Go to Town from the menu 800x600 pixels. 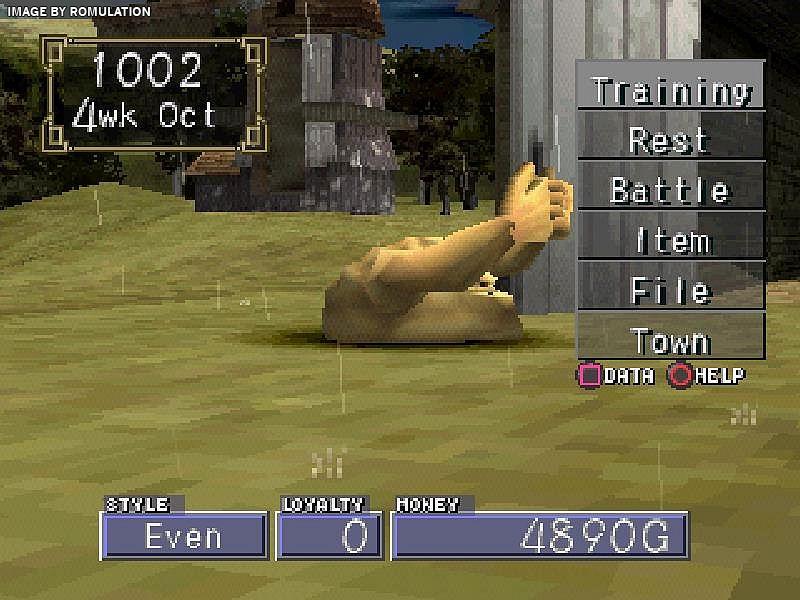click(670, 340)
